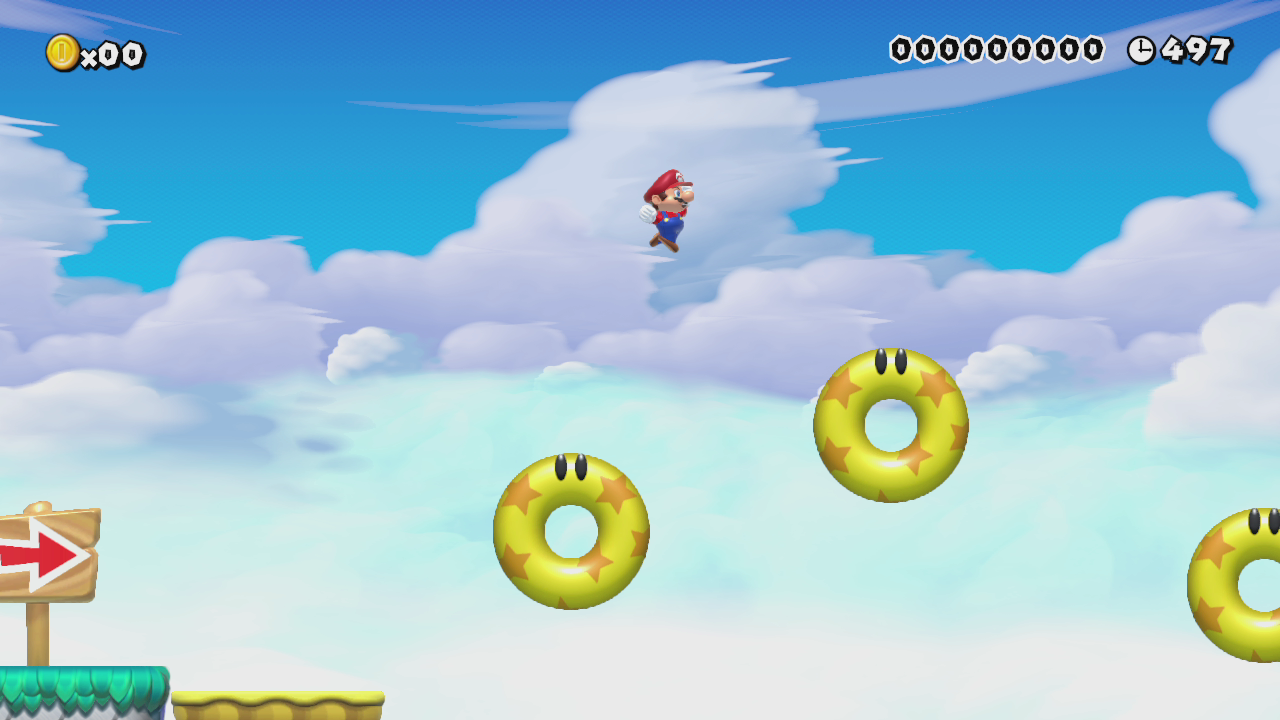Click the donut lift in the center

572,527
